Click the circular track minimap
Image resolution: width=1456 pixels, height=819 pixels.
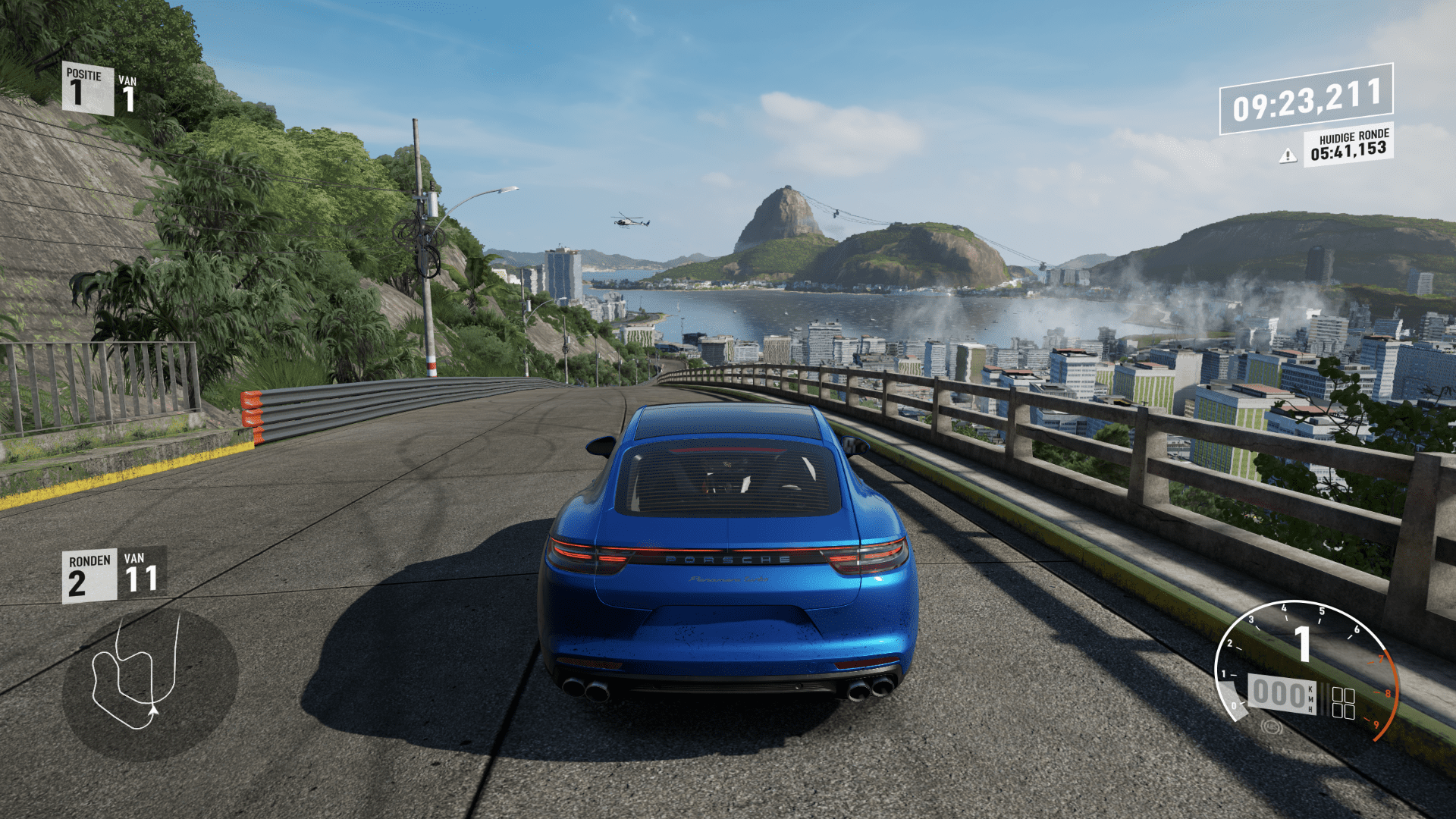point(149,684)
